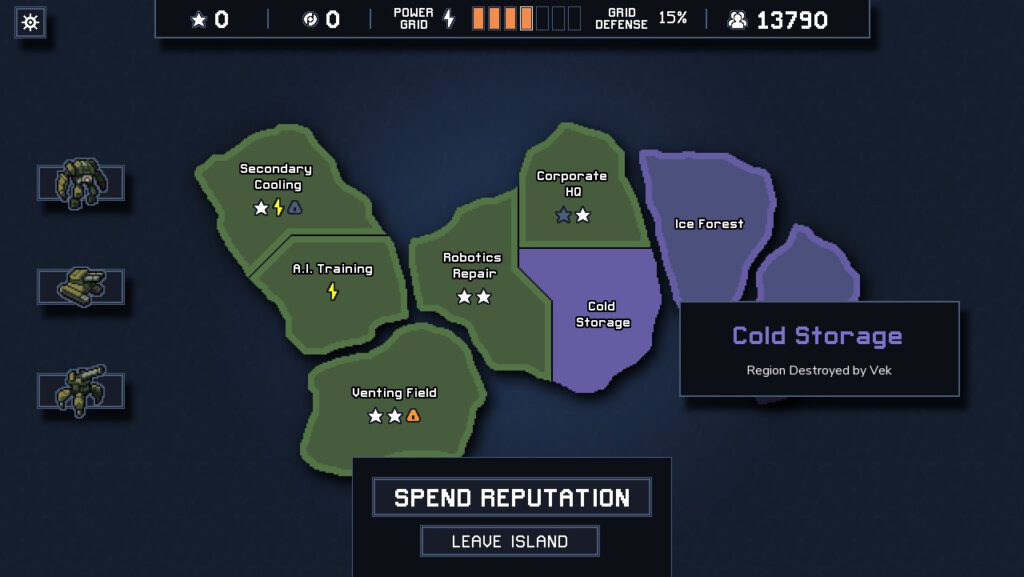Select the A.I. Training region
The height and width of the screenshot is (577, 1024).
pos(332,280)
